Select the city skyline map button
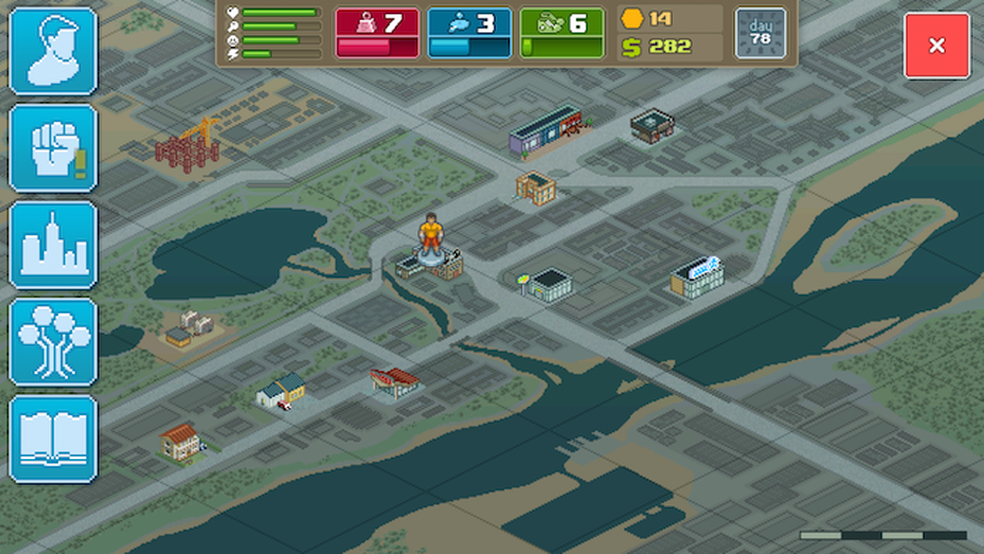The width and height of the screenshot is (984, 554). tap(53, 245)
